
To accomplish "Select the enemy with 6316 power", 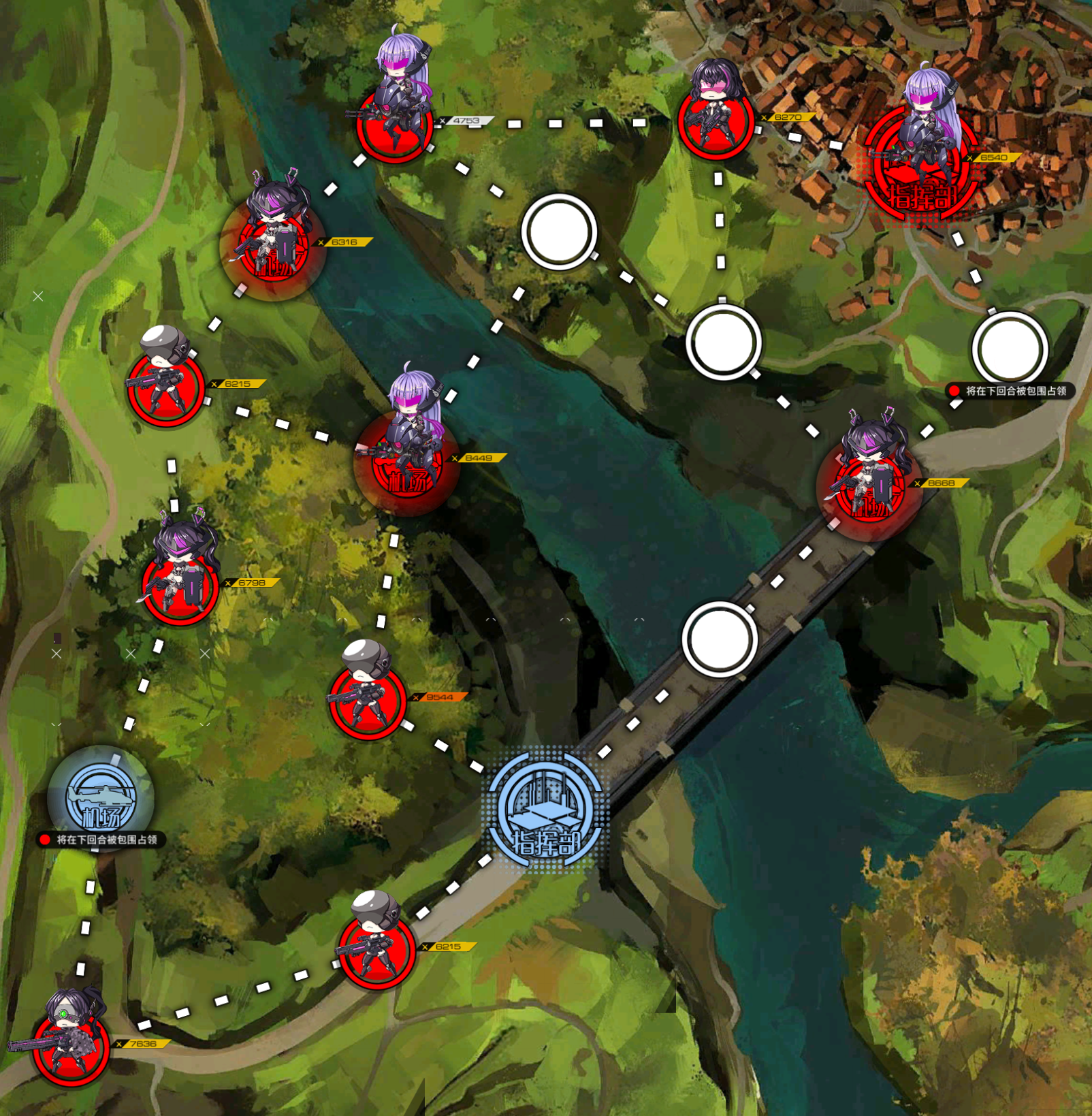I will pyautogui.click(x=272, y=245).
